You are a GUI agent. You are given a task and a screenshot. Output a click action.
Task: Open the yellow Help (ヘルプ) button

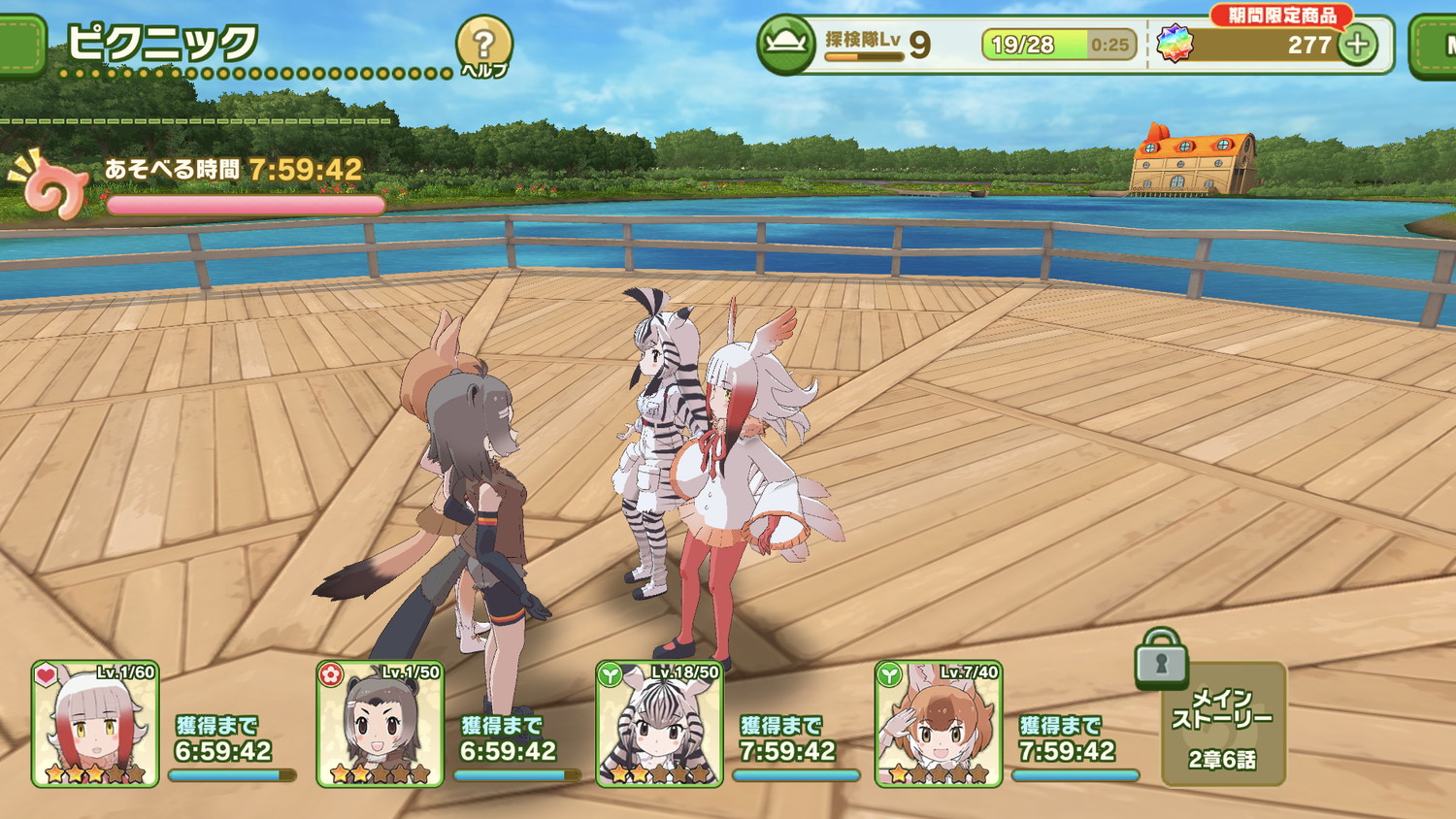point(483,47)
